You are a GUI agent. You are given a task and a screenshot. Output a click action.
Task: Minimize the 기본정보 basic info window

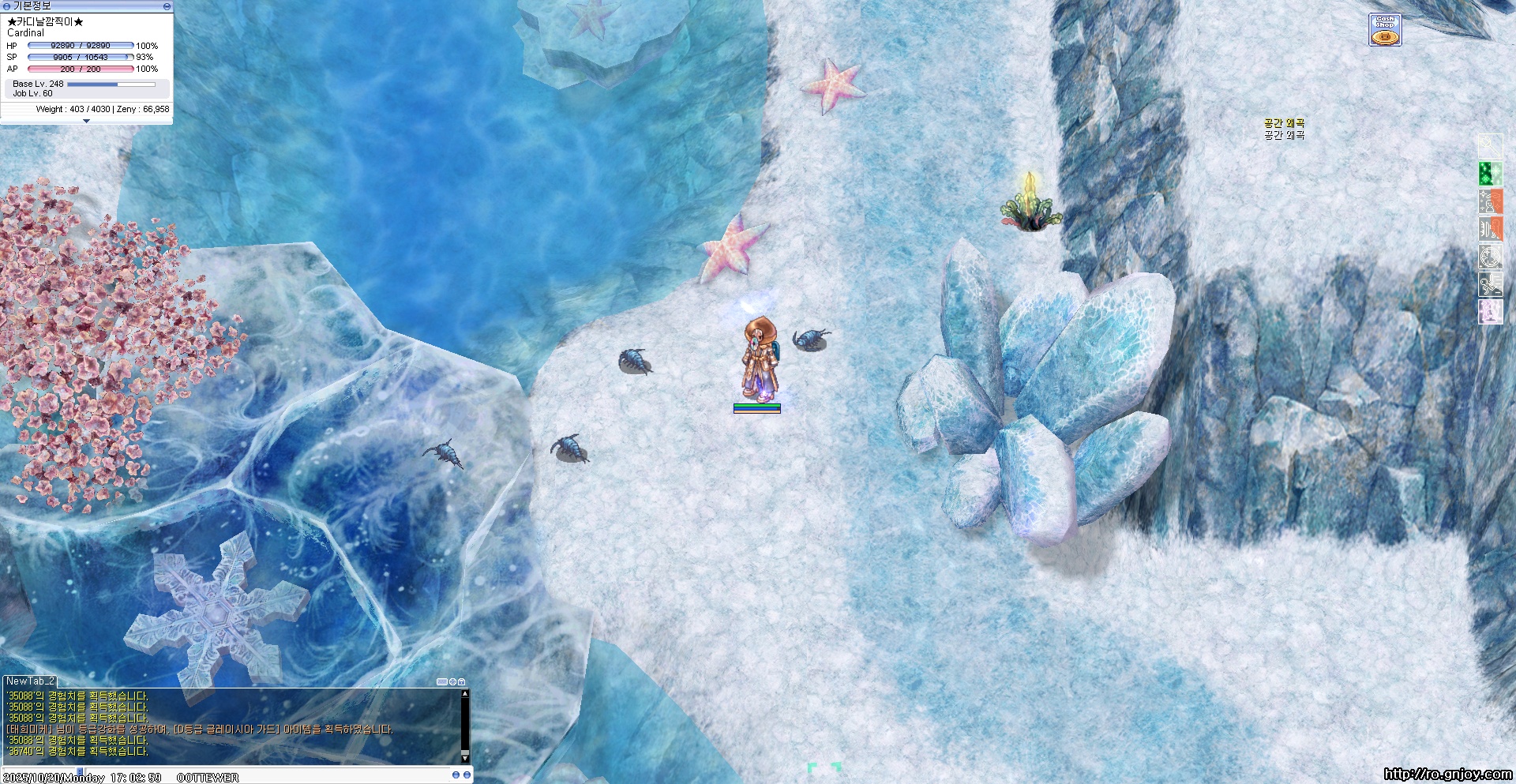click(167, 6)
